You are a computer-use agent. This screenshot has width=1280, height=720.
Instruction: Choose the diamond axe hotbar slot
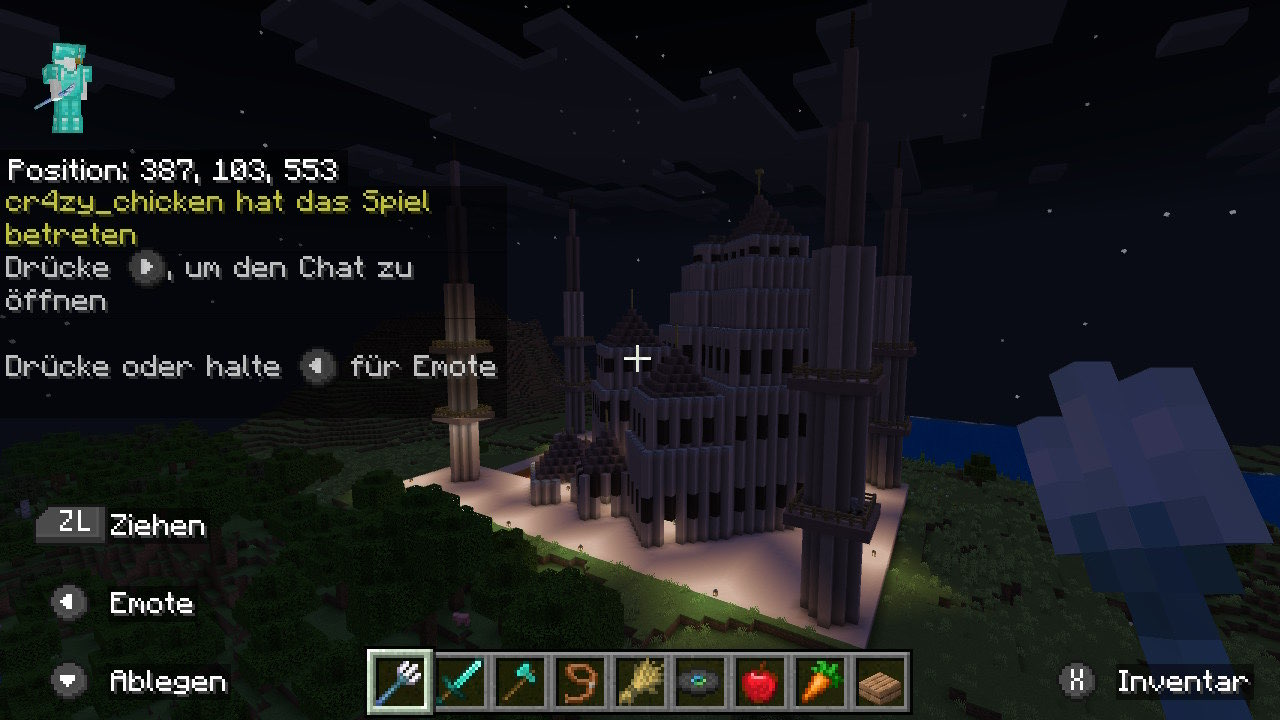pos(521,682)
